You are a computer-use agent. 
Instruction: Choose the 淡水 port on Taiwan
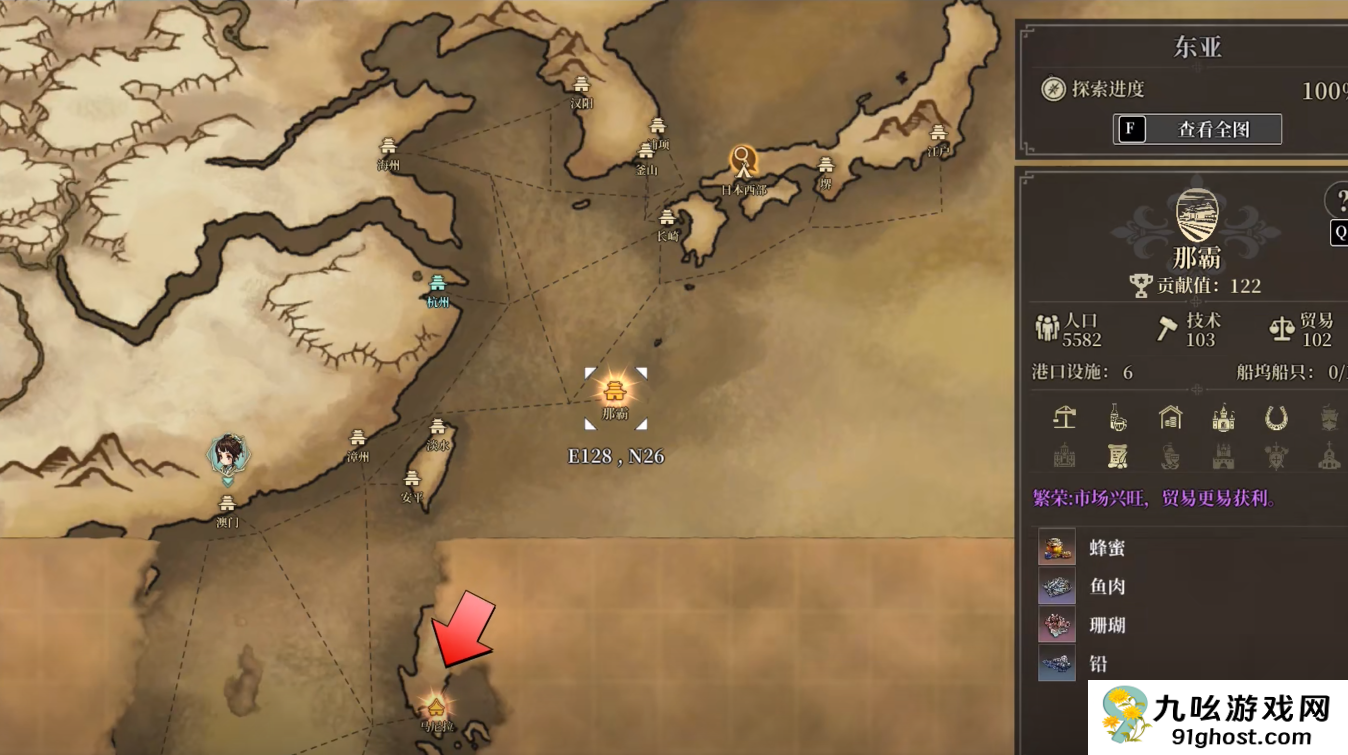point(438,428)
